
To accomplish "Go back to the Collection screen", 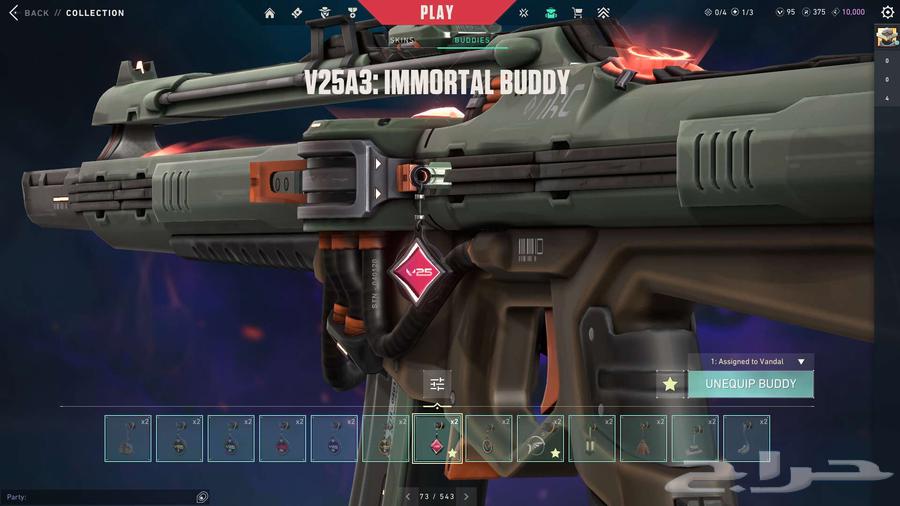I will tap(28, 13).
